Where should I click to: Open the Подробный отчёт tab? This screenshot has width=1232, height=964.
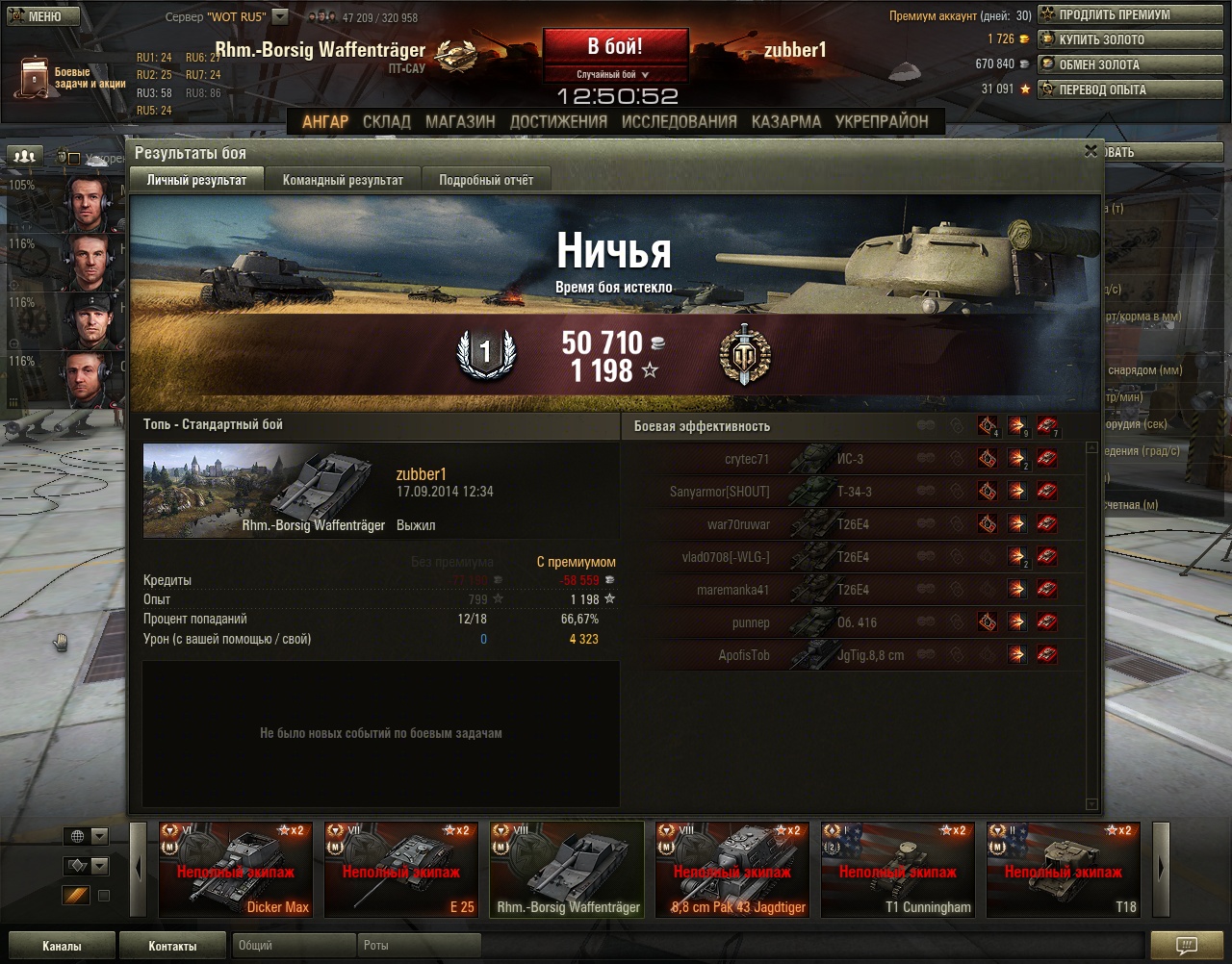pos(485,180)
